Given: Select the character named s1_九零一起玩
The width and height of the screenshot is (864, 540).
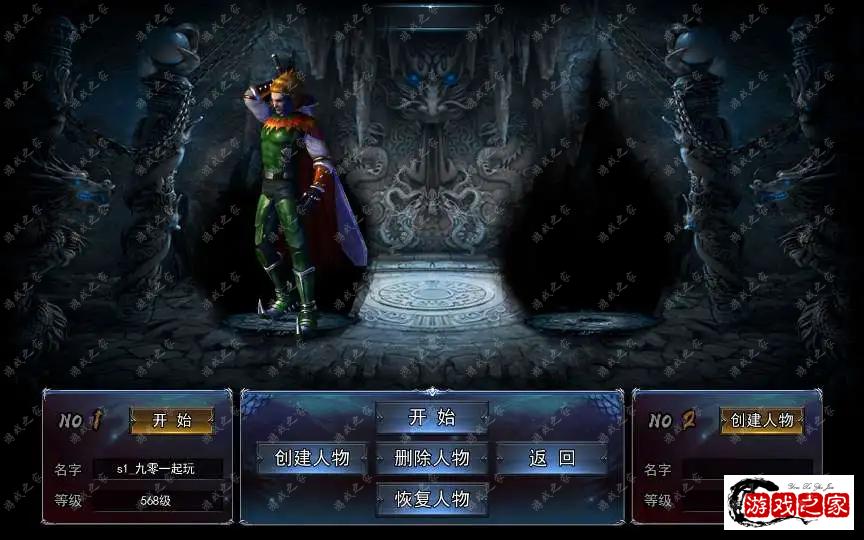Looking at the screenshot, I should pos(156,468).
